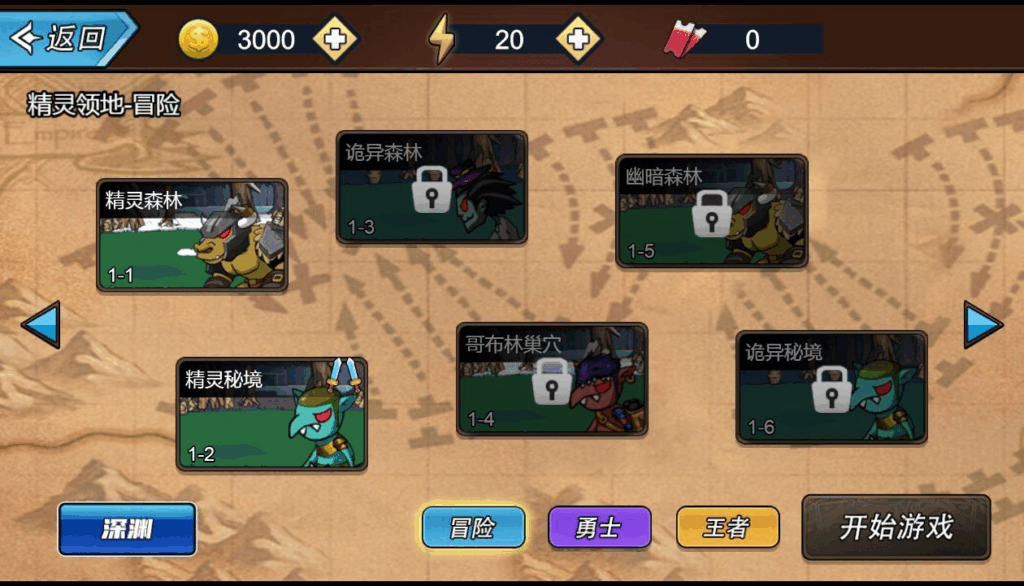Go to next map with right arrow

[982, 325]
